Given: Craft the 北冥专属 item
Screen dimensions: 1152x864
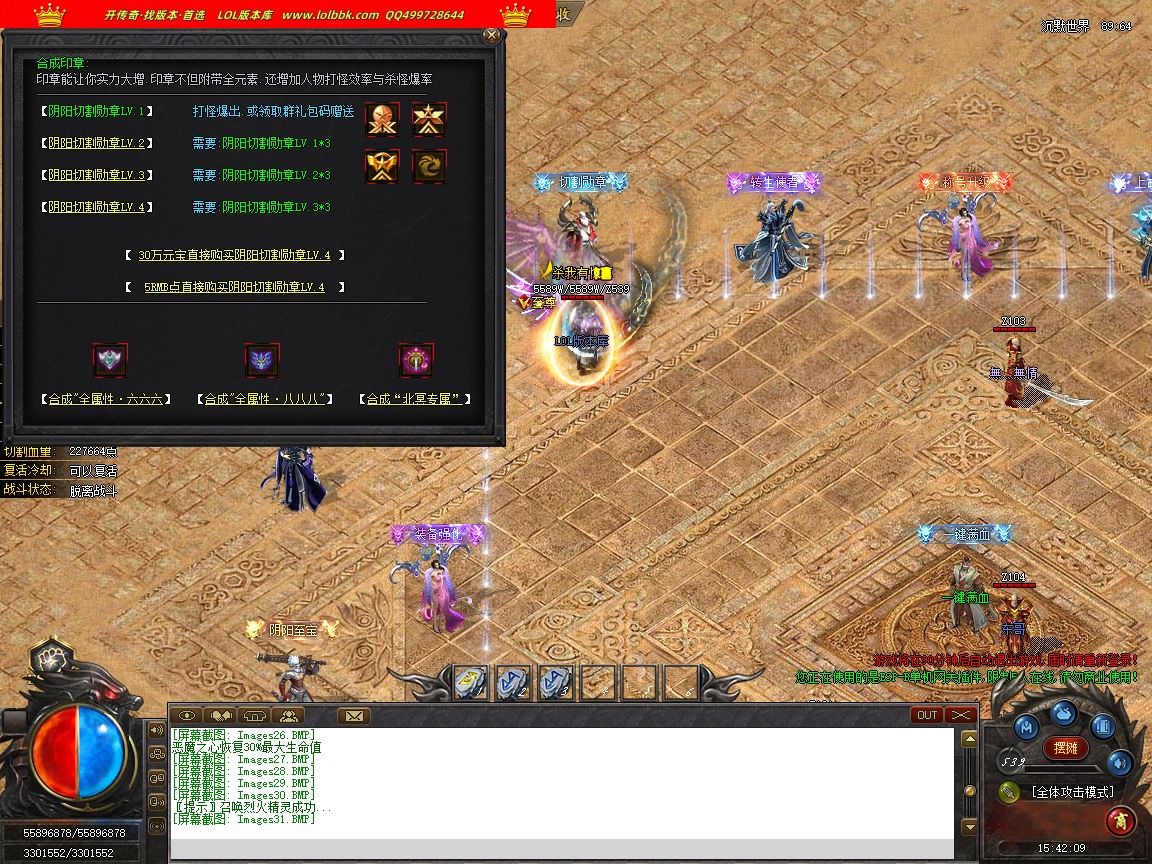Looking at the screenshot, I should tap(415, 399).
